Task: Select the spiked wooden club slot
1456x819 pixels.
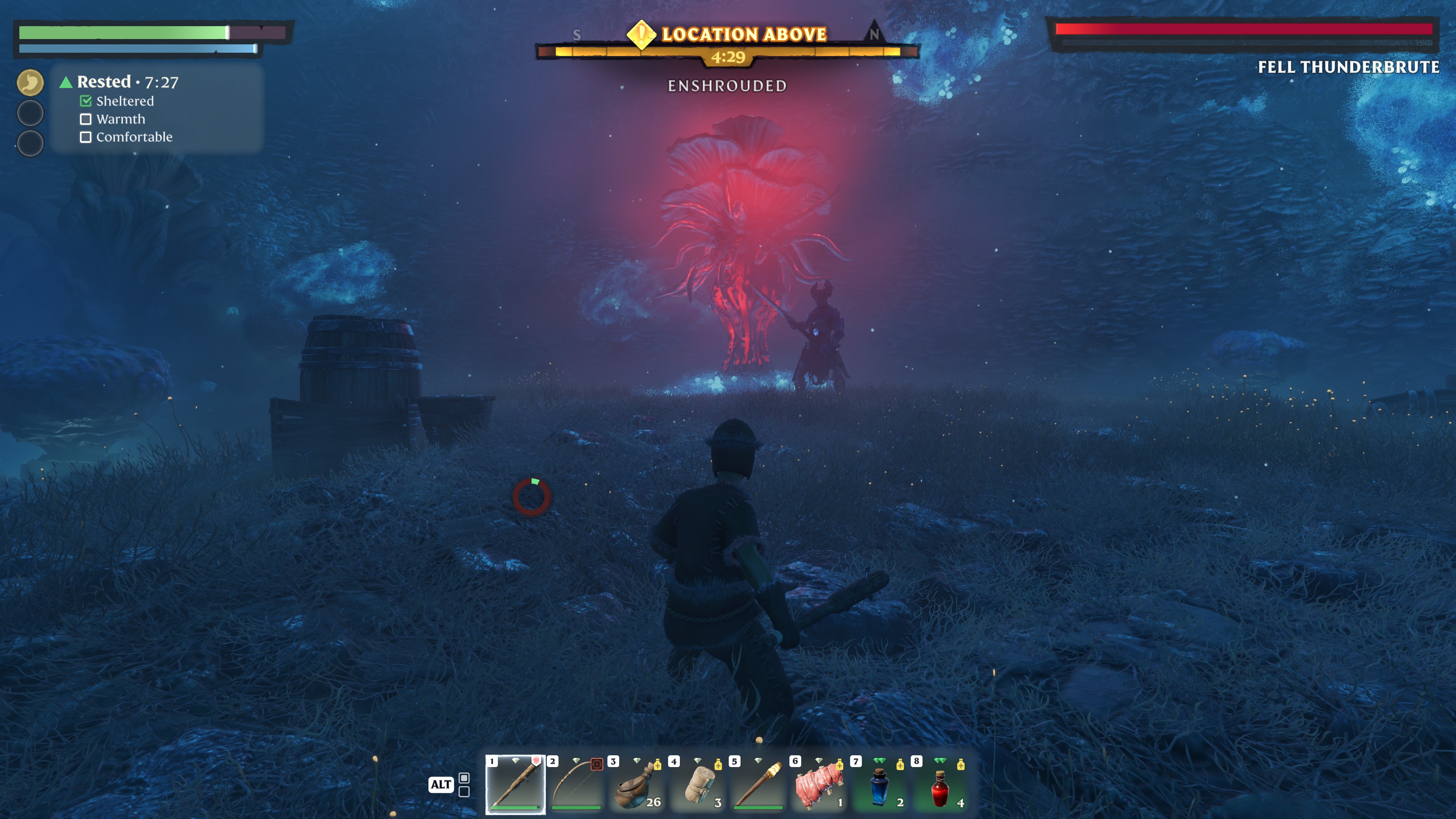Action: click(515, 784)
